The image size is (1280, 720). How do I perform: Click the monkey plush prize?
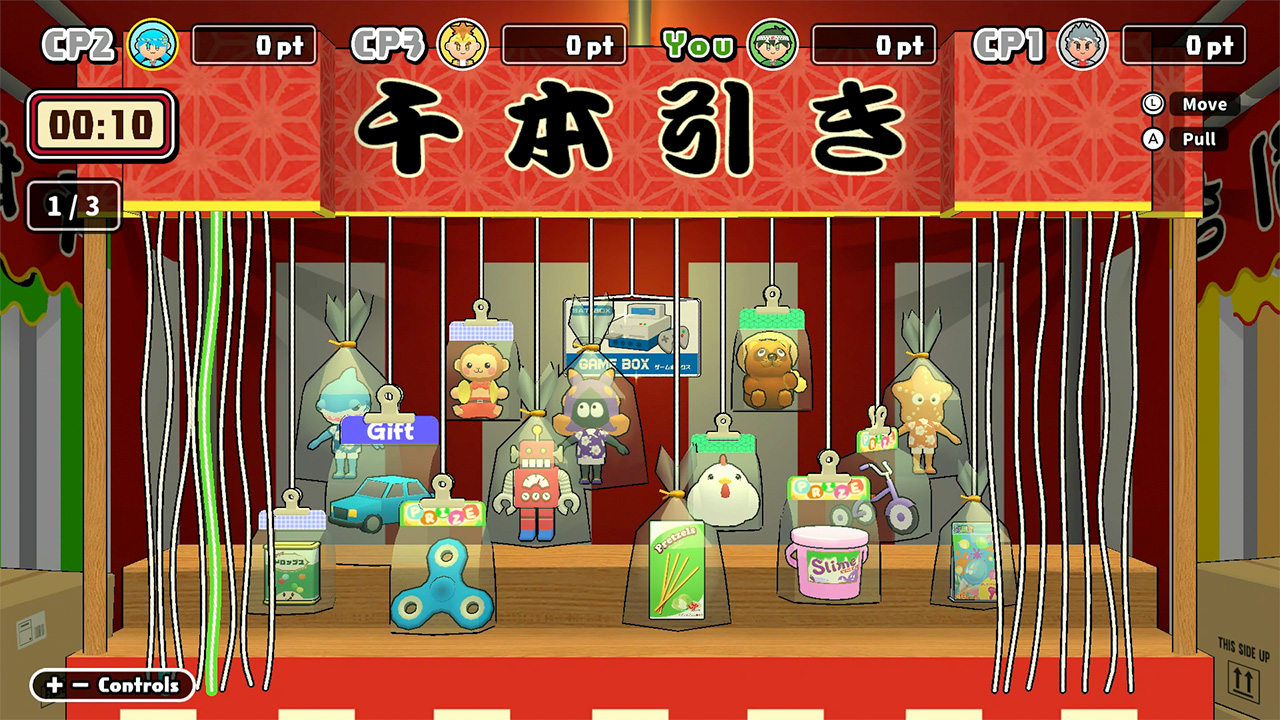pos(479,372)
